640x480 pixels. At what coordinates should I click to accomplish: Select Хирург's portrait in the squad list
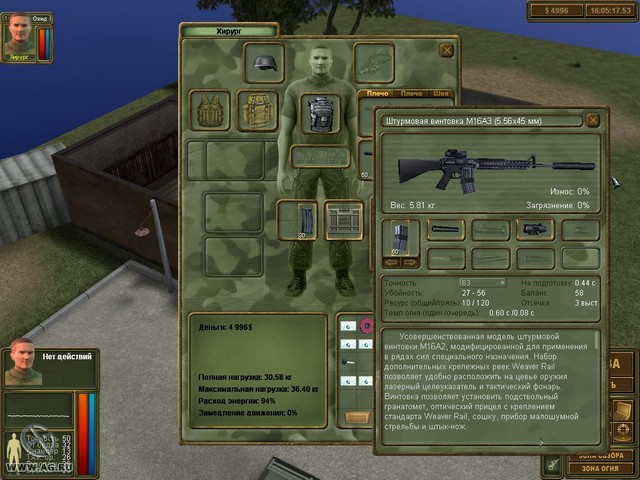tap(20, 34)
